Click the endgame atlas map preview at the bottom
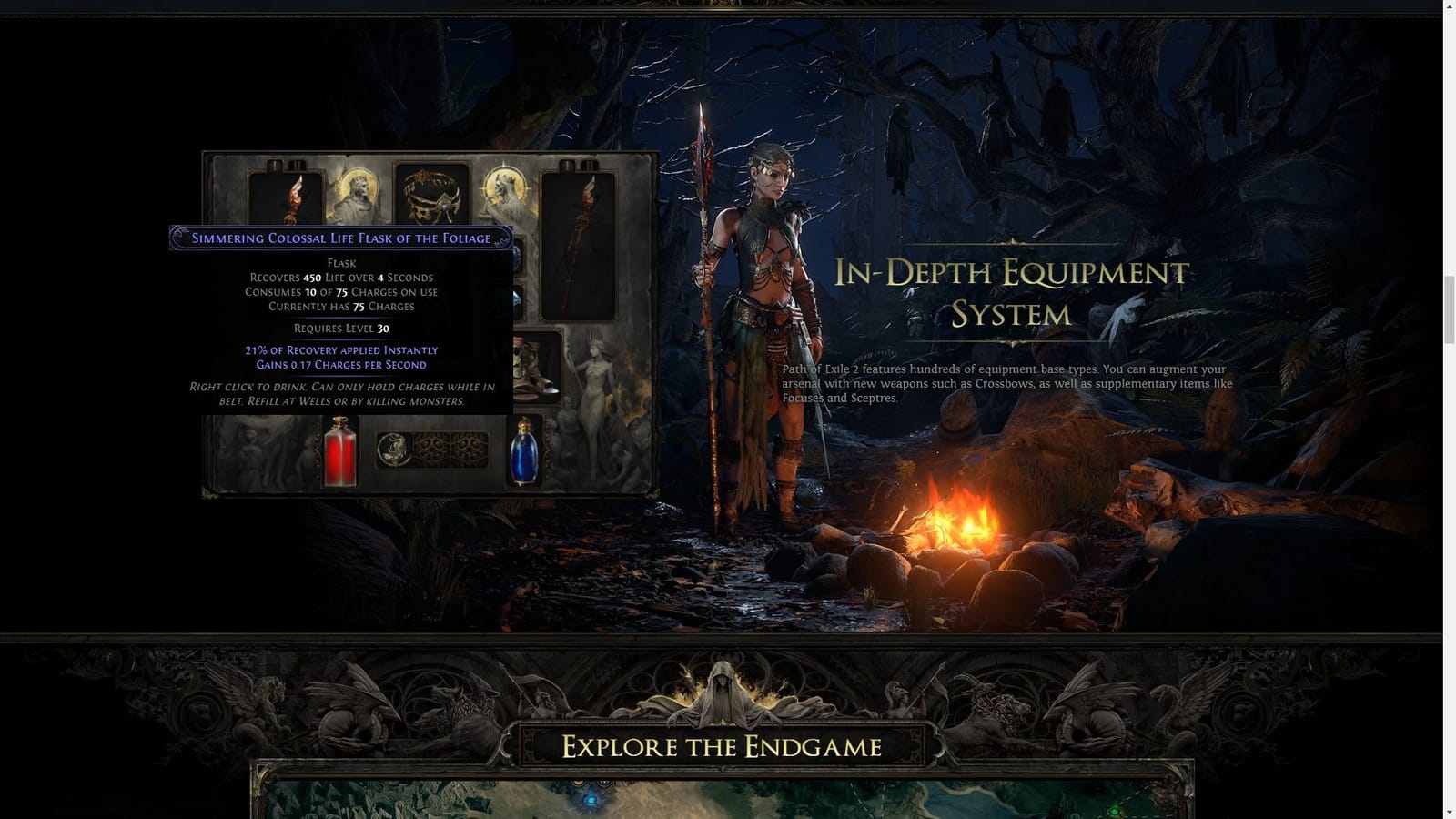 tap(728, 801)
